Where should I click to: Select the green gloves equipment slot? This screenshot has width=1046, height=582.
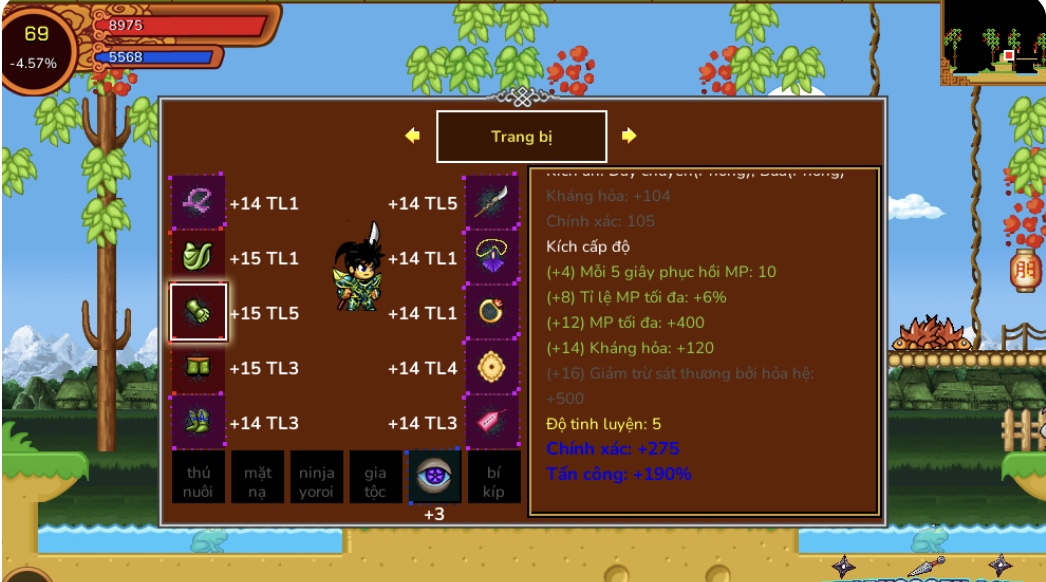point(197,313)
